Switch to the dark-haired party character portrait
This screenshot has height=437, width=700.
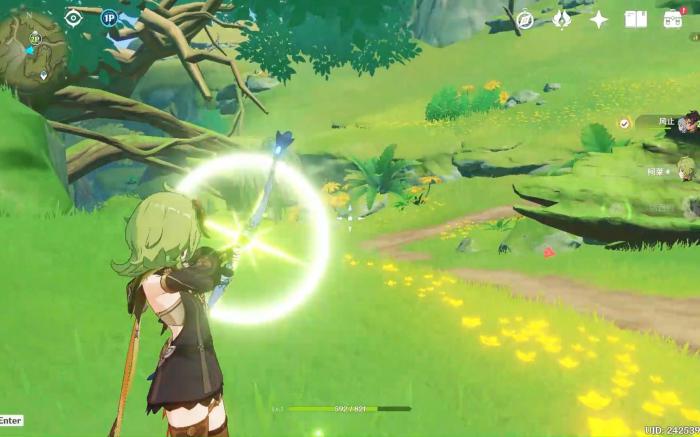688,122
